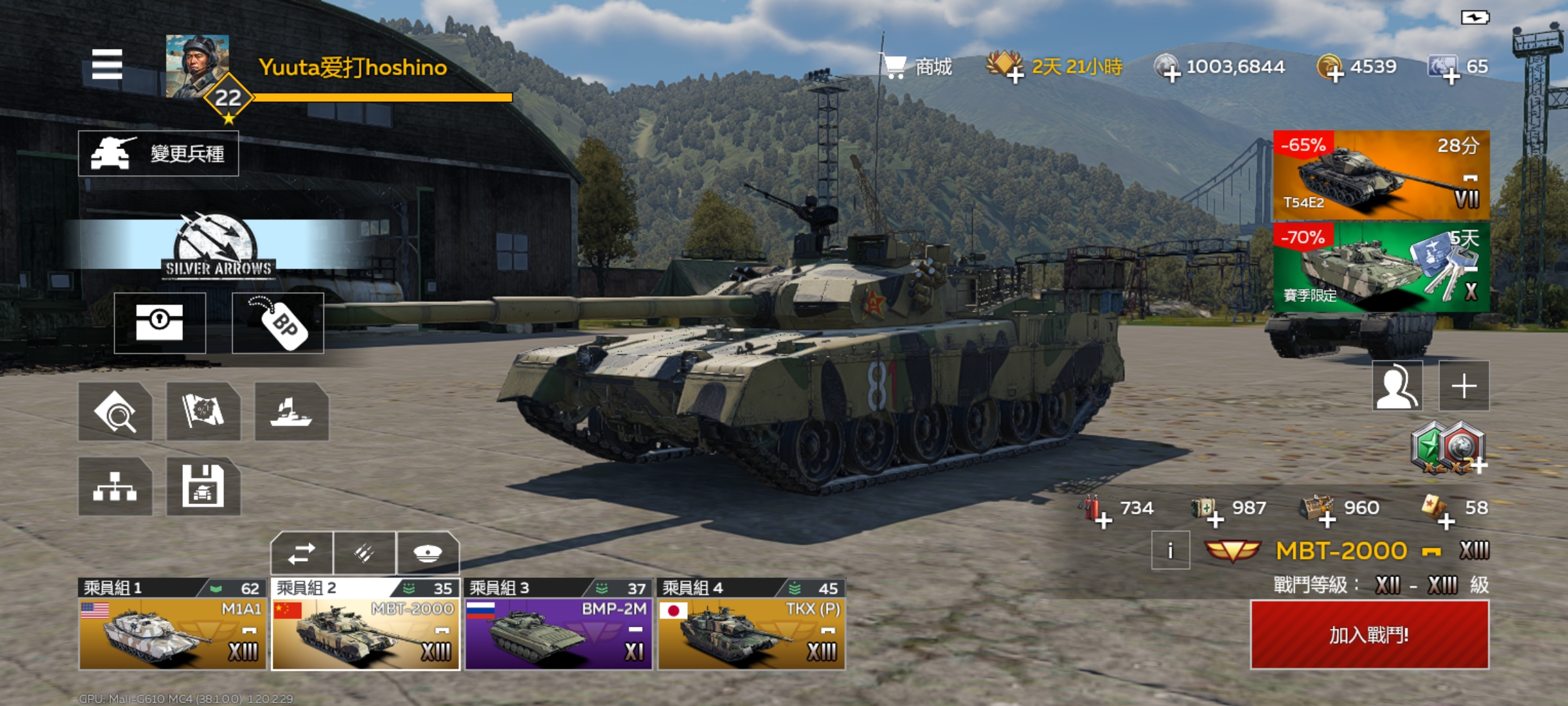Open the locked chest crate icon
1568x706 pixels.
pyautogui.click(x=160, y=323)
